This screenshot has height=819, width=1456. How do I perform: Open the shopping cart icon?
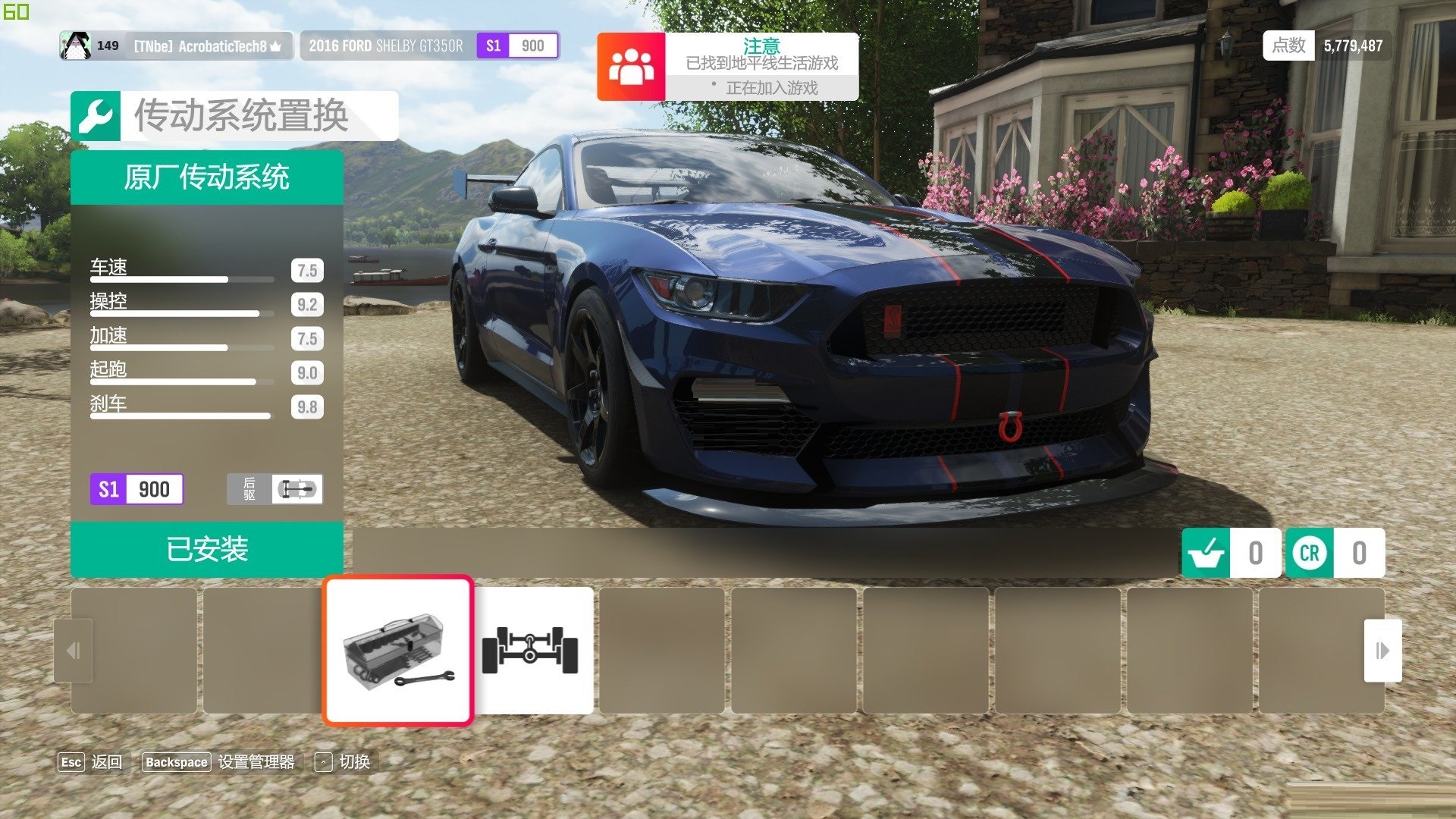[1206, 553]
